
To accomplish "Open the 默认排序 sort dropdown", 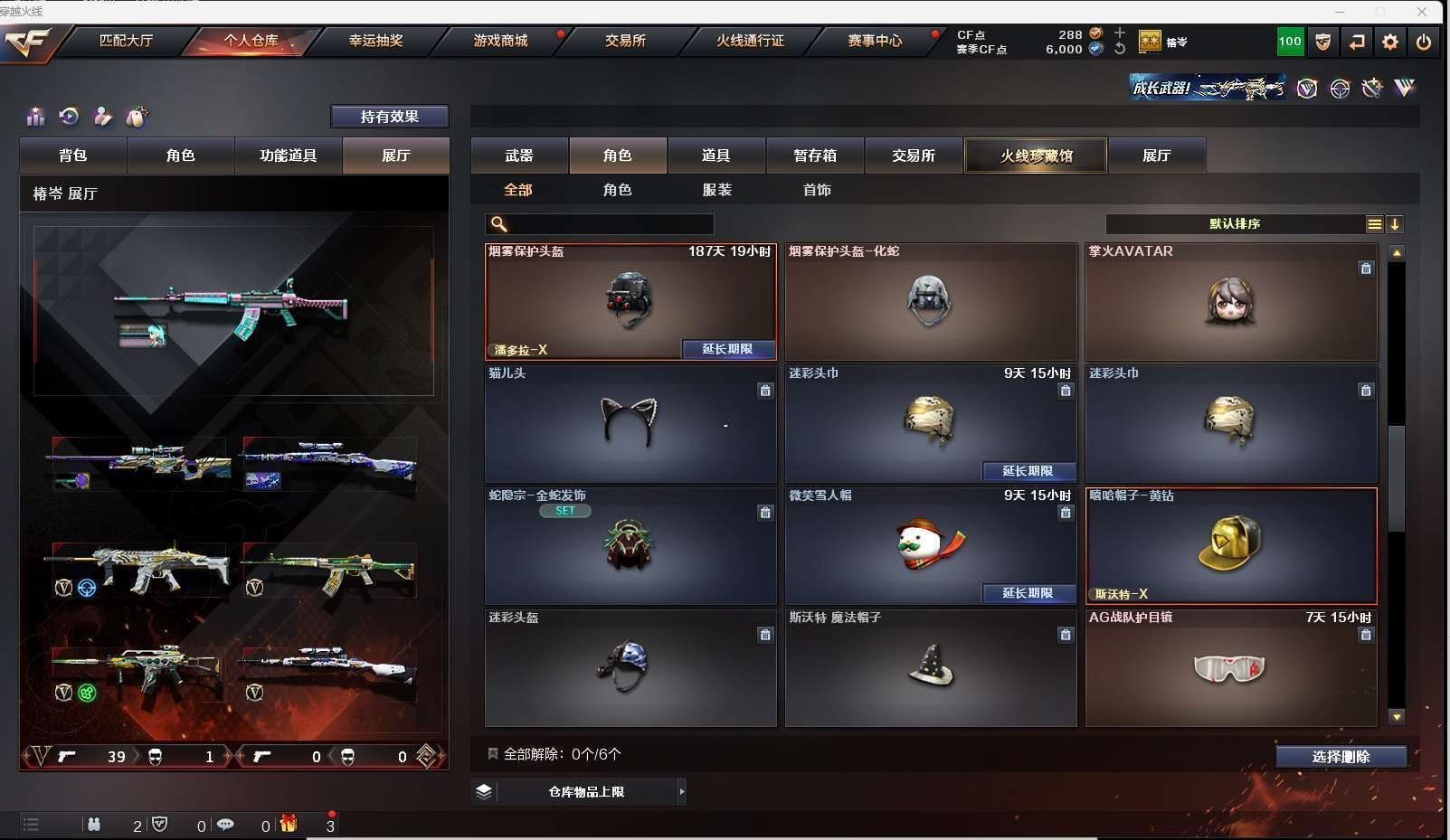I will (x=1235, y=224).
